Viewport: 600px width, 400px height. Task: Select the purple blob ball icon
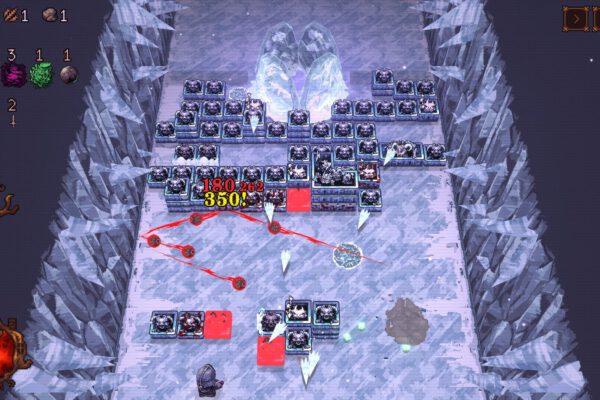[14, 74]
